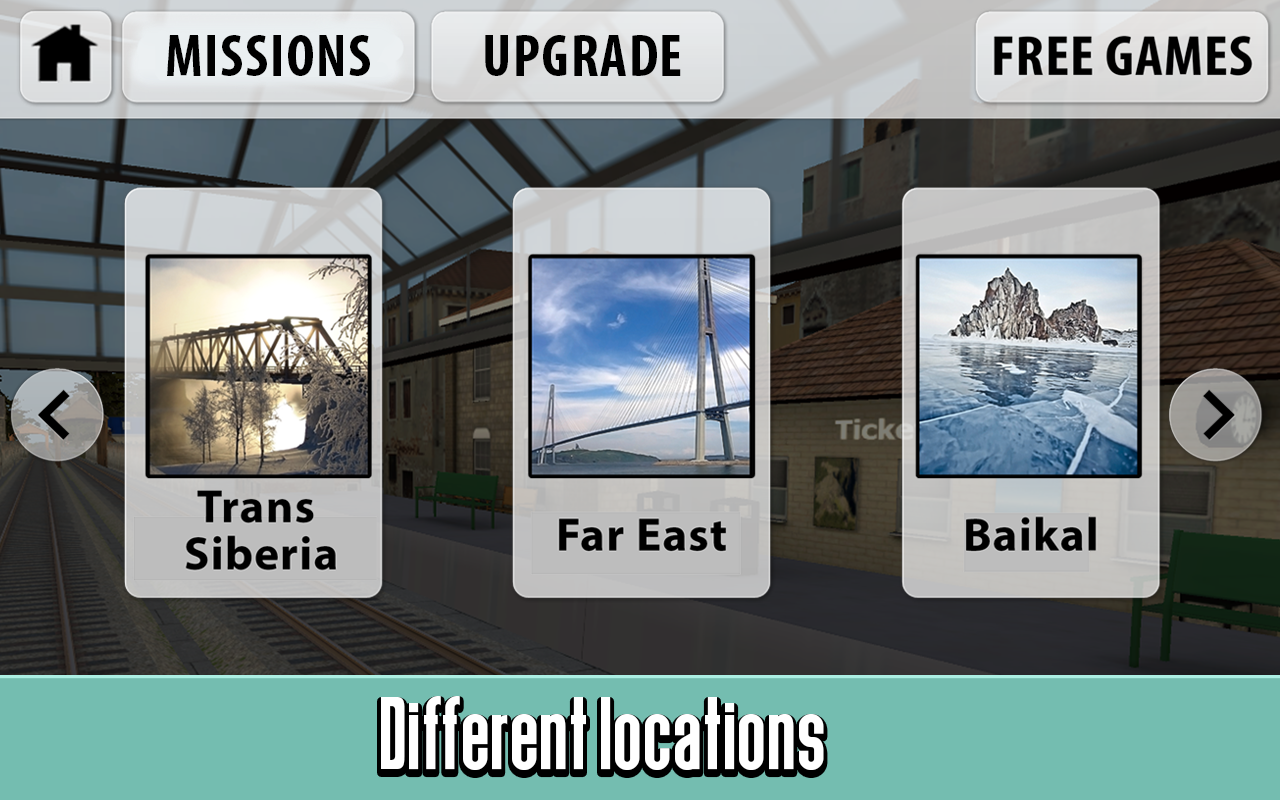Click the Trans Siberia location card
The width and height of the screenshot is (1280, 800).
256,390
